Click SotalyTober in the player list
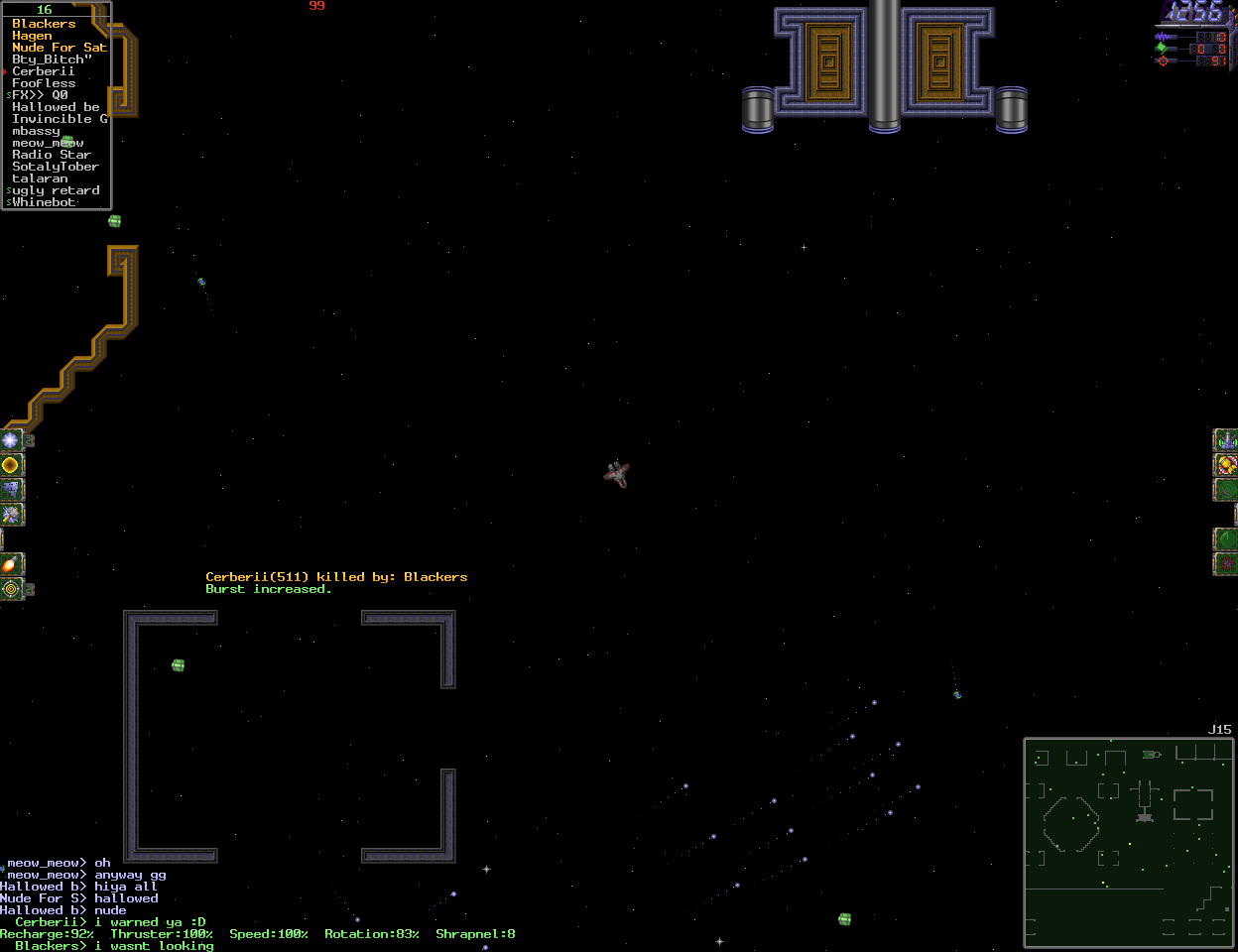The height and width of the screenshot is (952, 1238). pyautogui.click(x=56, y=167)
